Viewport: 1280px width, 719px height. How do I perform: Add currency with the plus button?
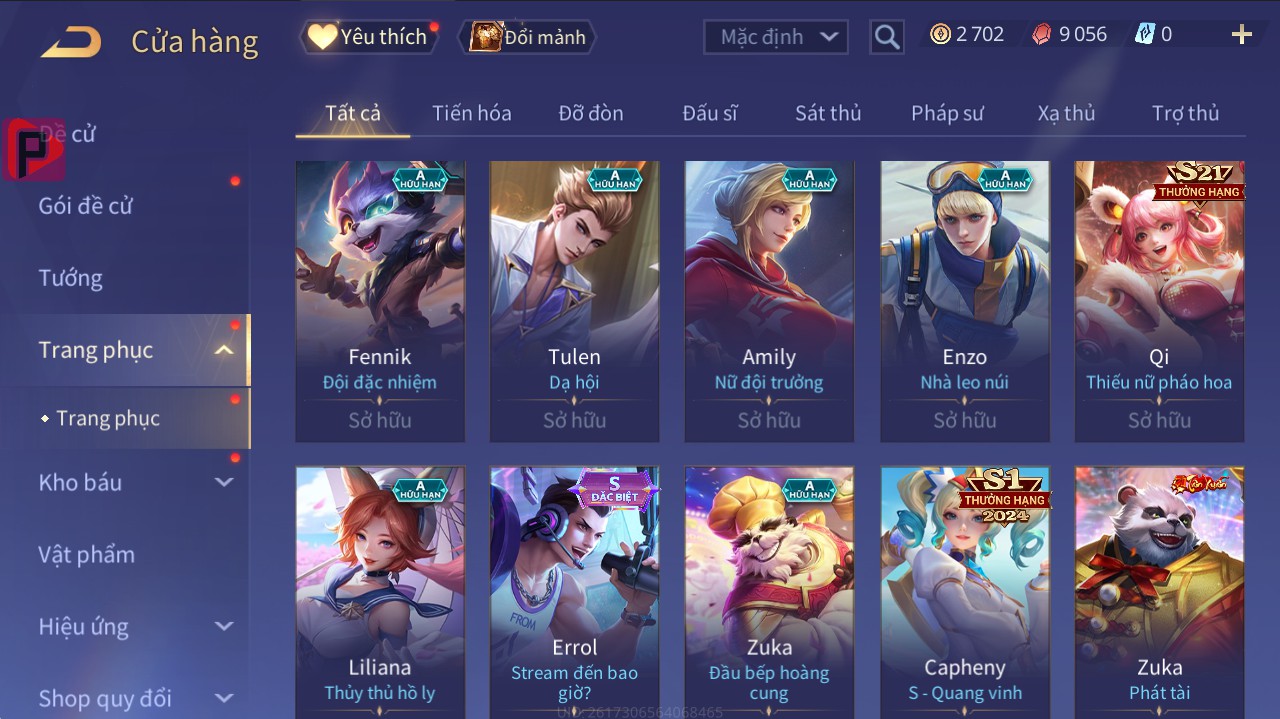pos(1241,35)
